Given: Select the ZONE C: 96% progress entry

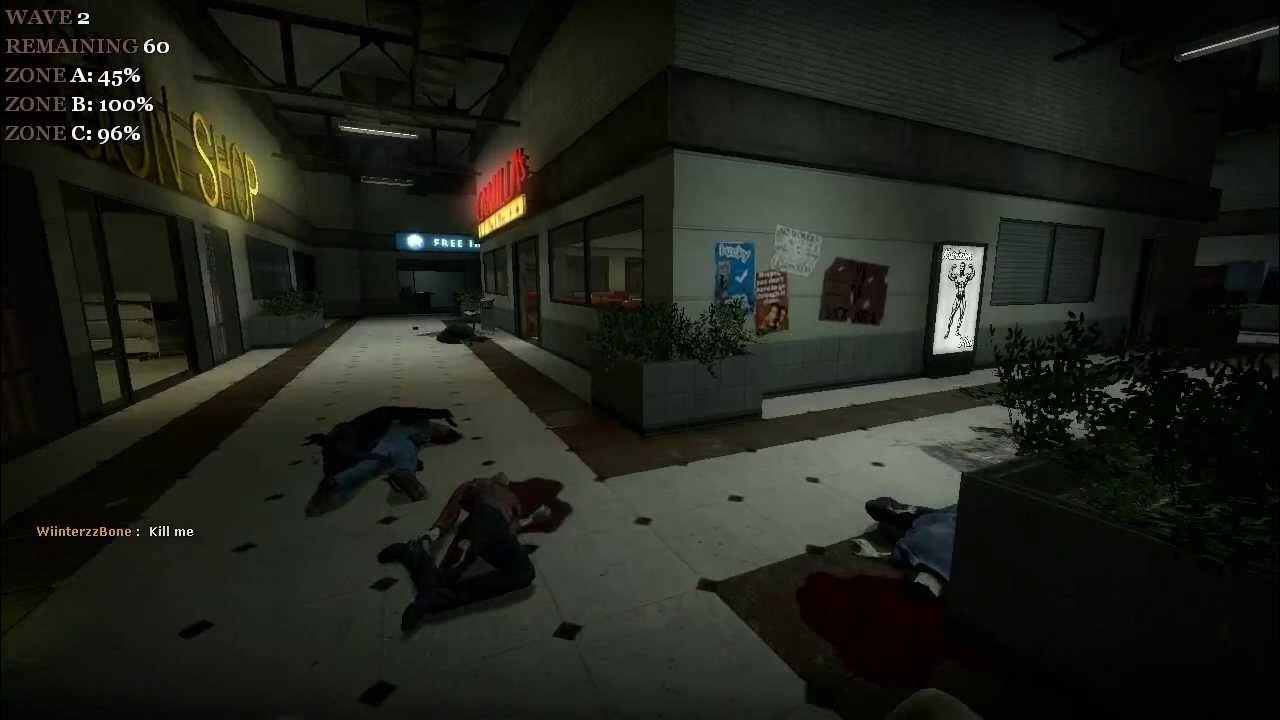Looking at the screenshot, I should coord(73,131).
